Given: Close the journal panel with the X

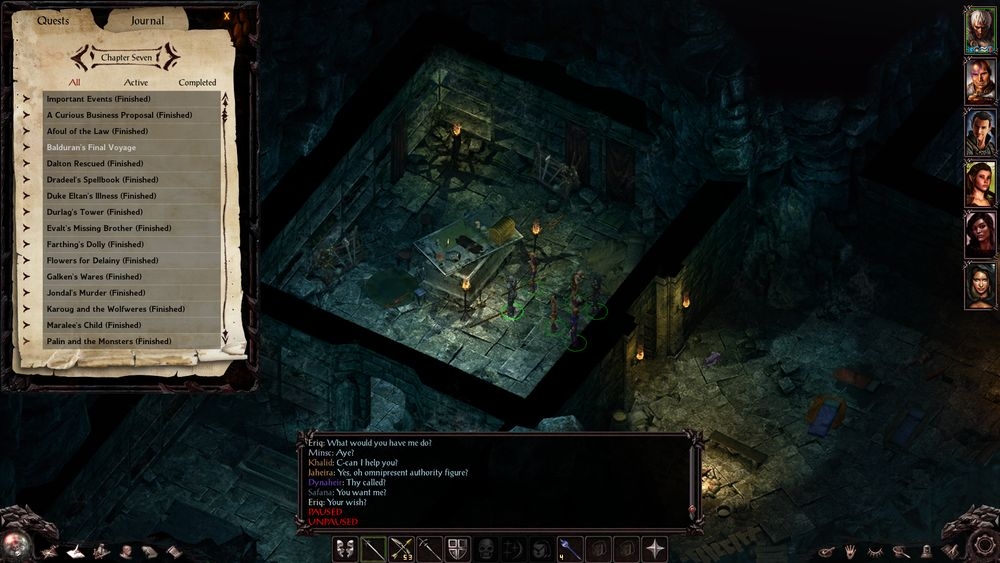Looking at the screenshot, I should 227,15.
